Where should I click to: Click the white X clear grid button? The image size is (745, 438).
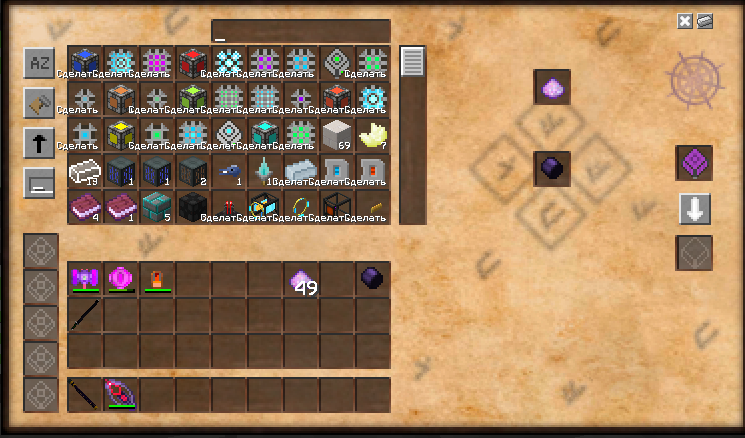pyautogui.click(x=685, y=21)
